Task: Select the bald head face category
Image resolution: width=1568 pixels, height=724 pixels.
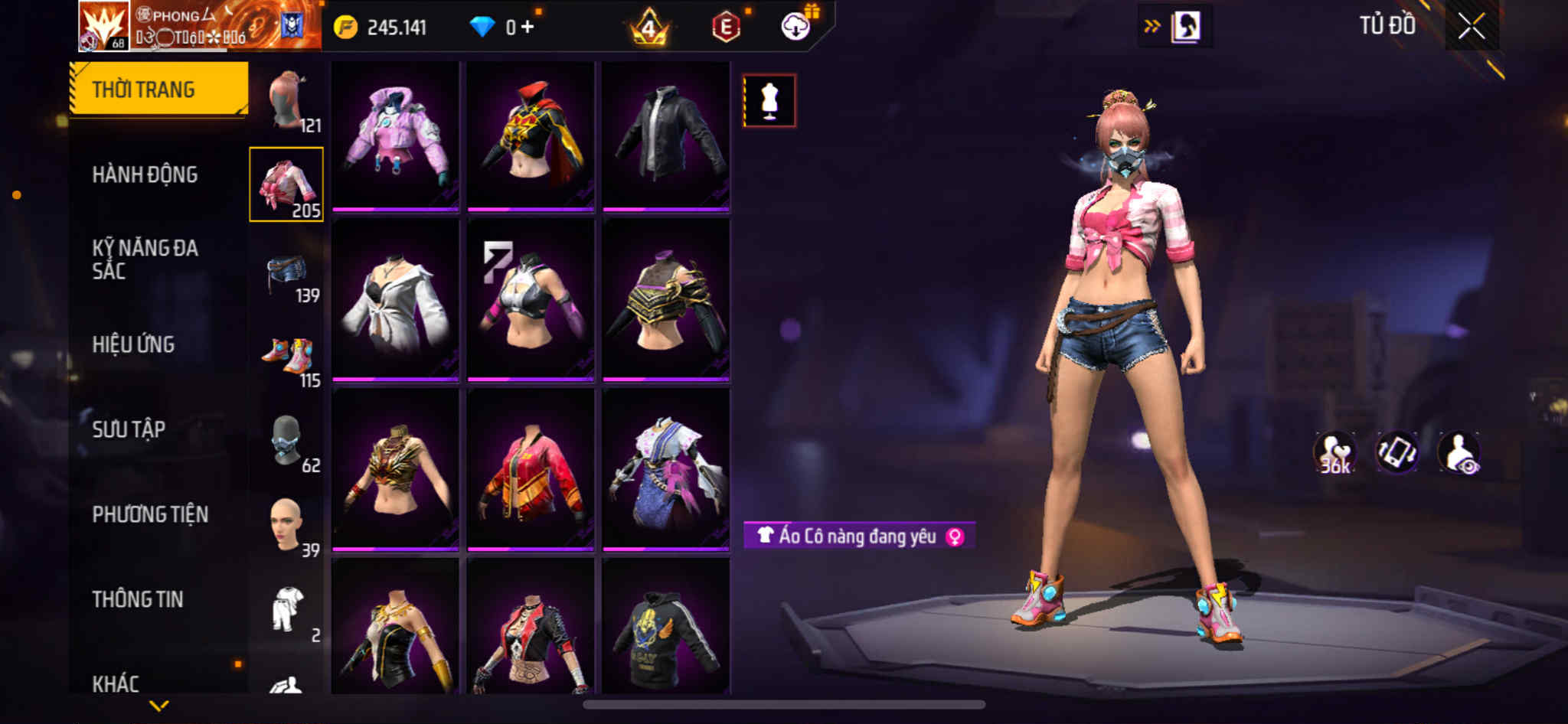Action: (287, 525)
